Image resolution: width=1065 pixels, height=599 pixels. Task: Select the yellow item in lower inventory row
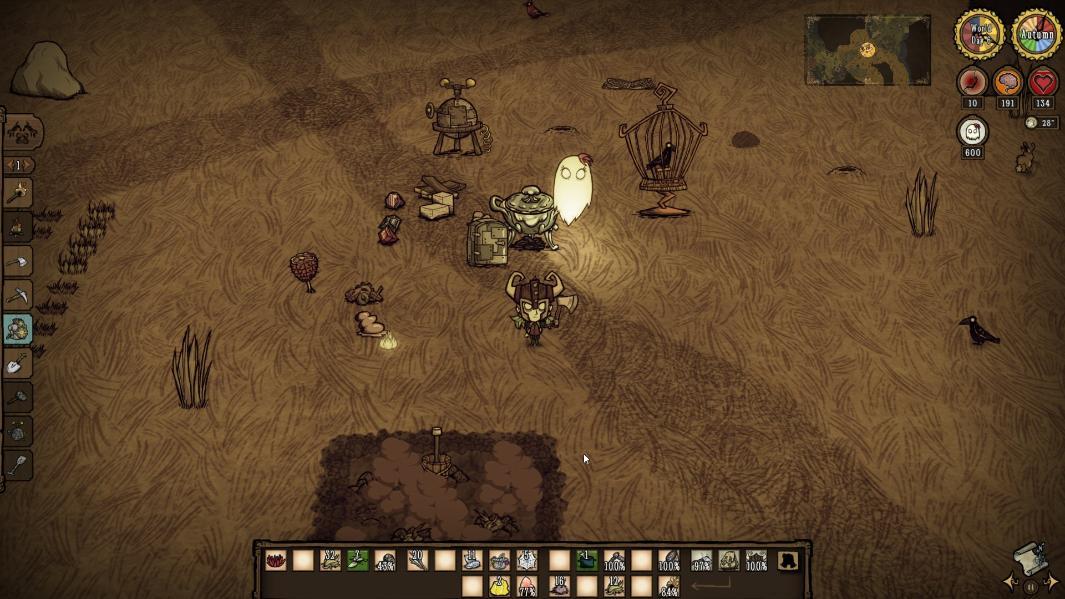coord(499,586)
